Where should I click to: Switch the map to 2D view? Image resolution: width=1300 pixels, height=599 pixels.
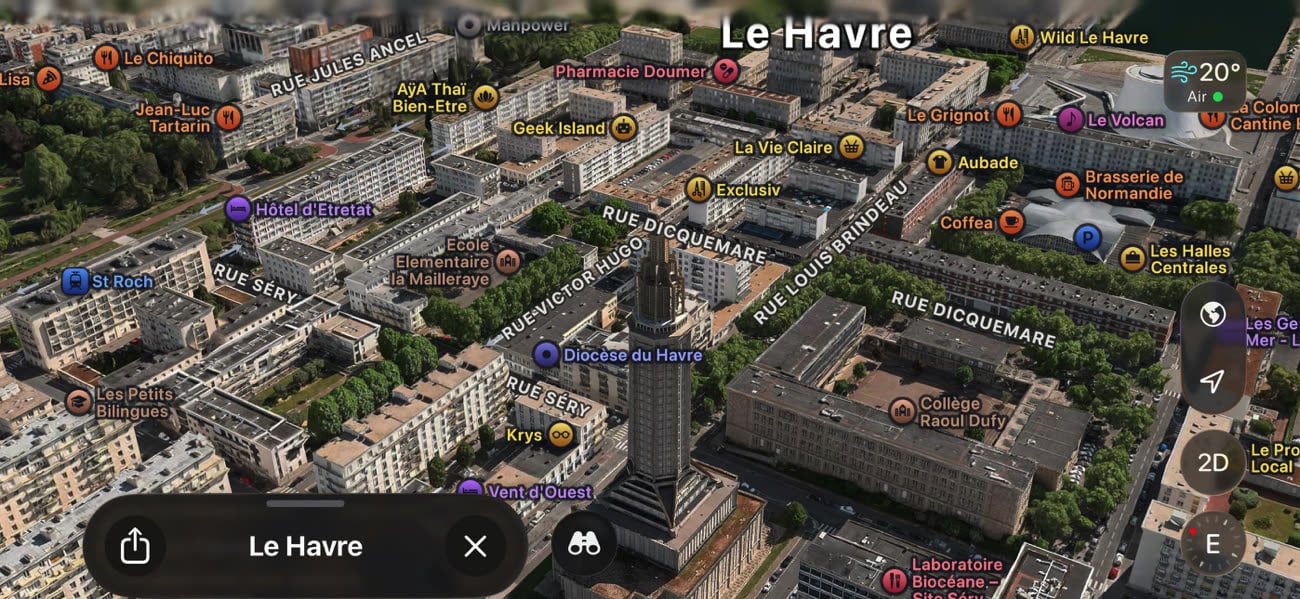(x=1213, y=463)
